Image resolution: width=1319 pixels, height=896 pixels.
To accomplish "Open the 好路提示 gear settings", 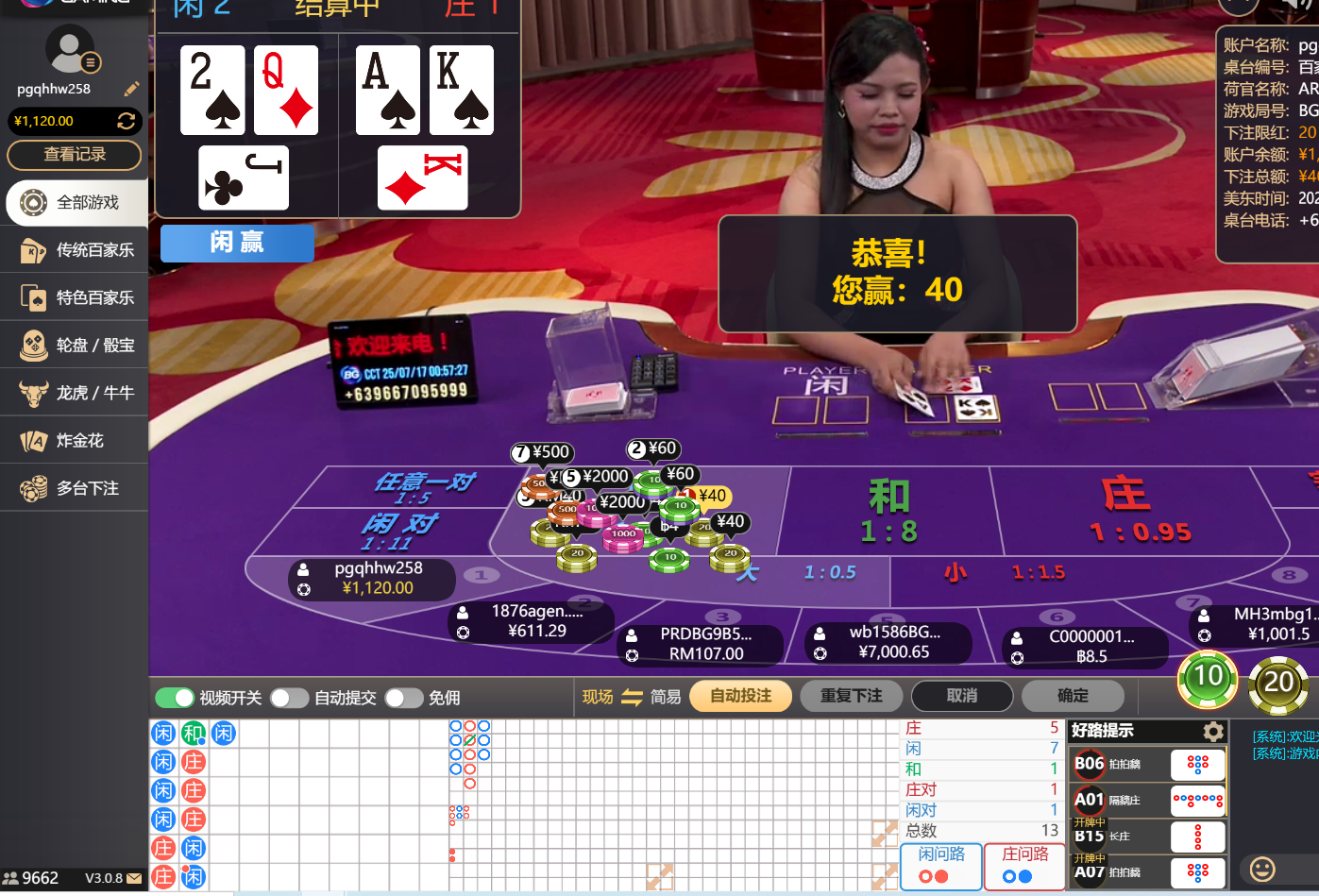I will (x=1213, y=732).
